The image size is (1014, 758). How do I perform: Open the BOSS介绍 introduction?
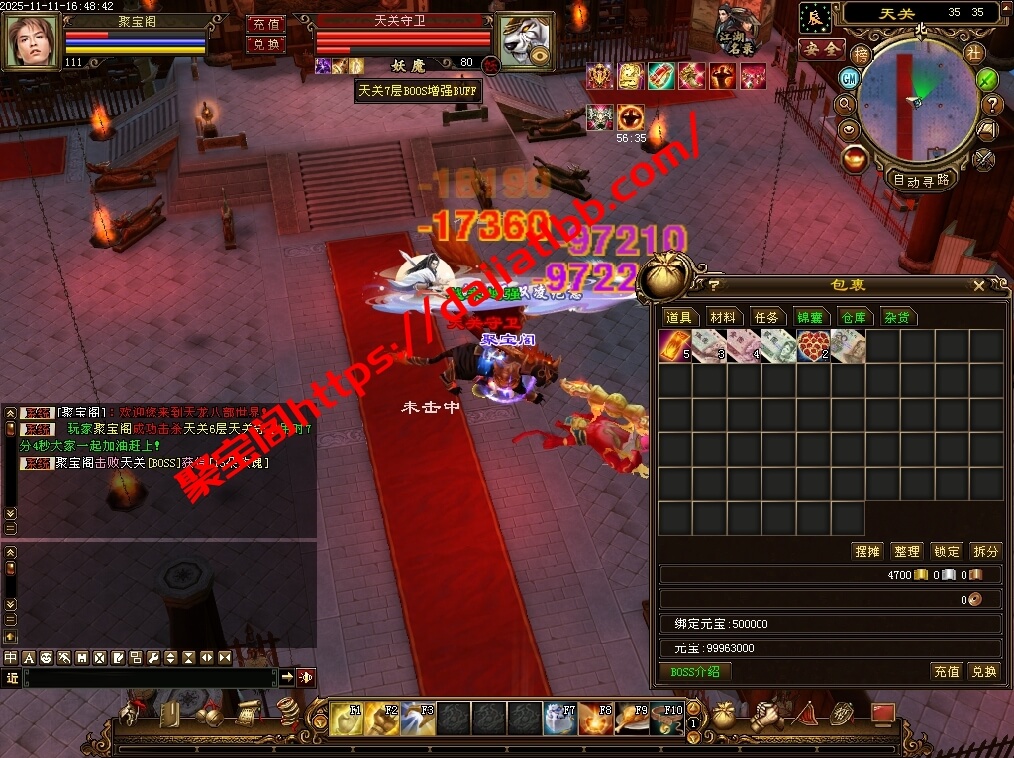[695, 671]
